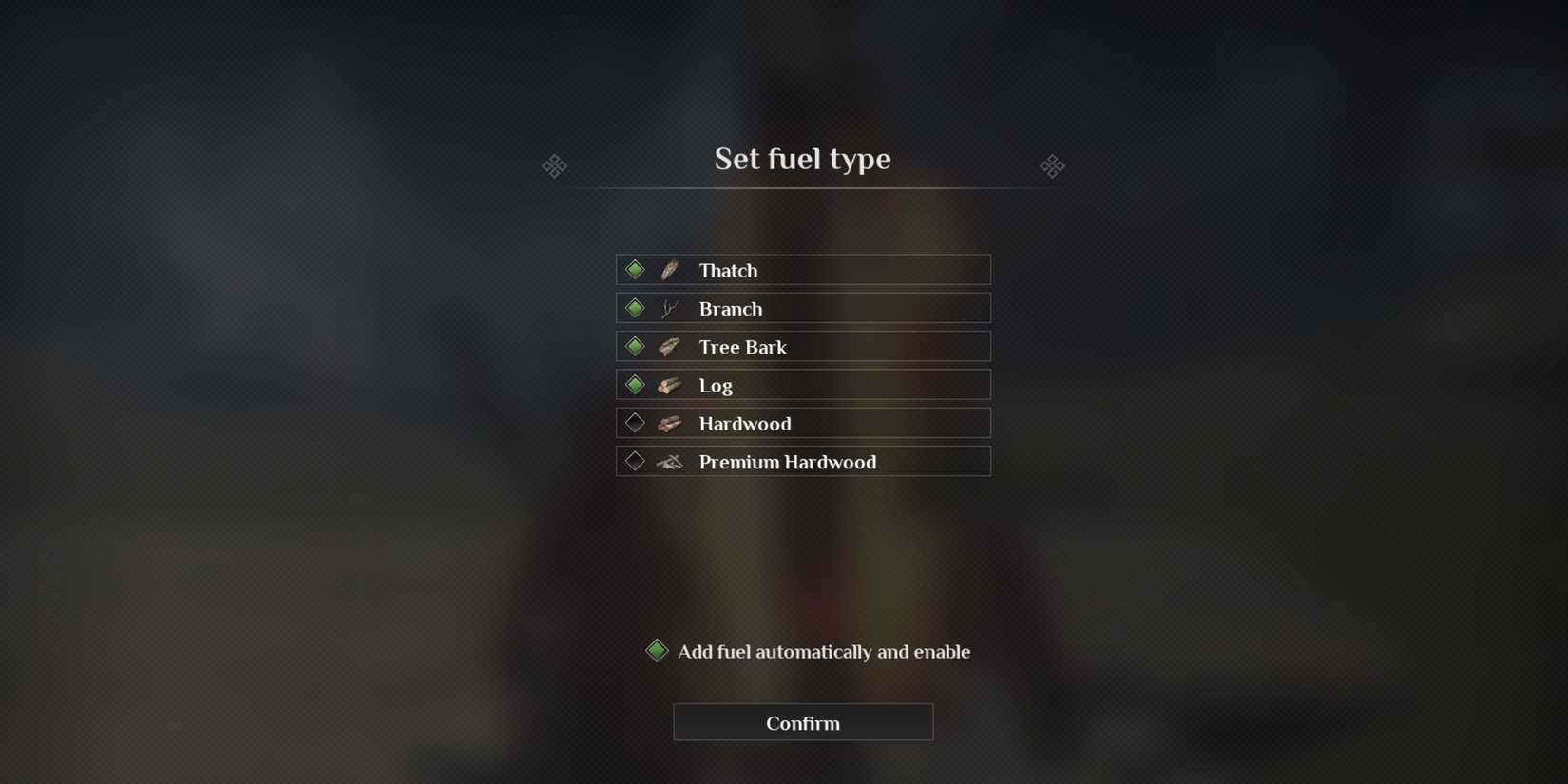Click the Hardwood item icon
This screenshot has height=784, width=1568.
tap(668, 422)
